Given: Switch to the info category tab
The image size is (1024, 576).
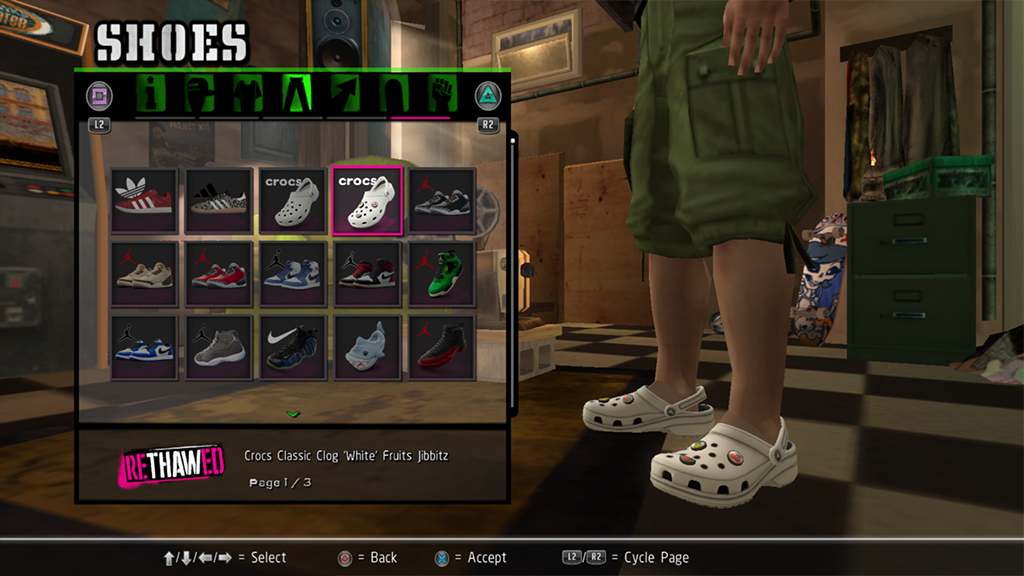Looking at the screenshot, I should [153, 94].
